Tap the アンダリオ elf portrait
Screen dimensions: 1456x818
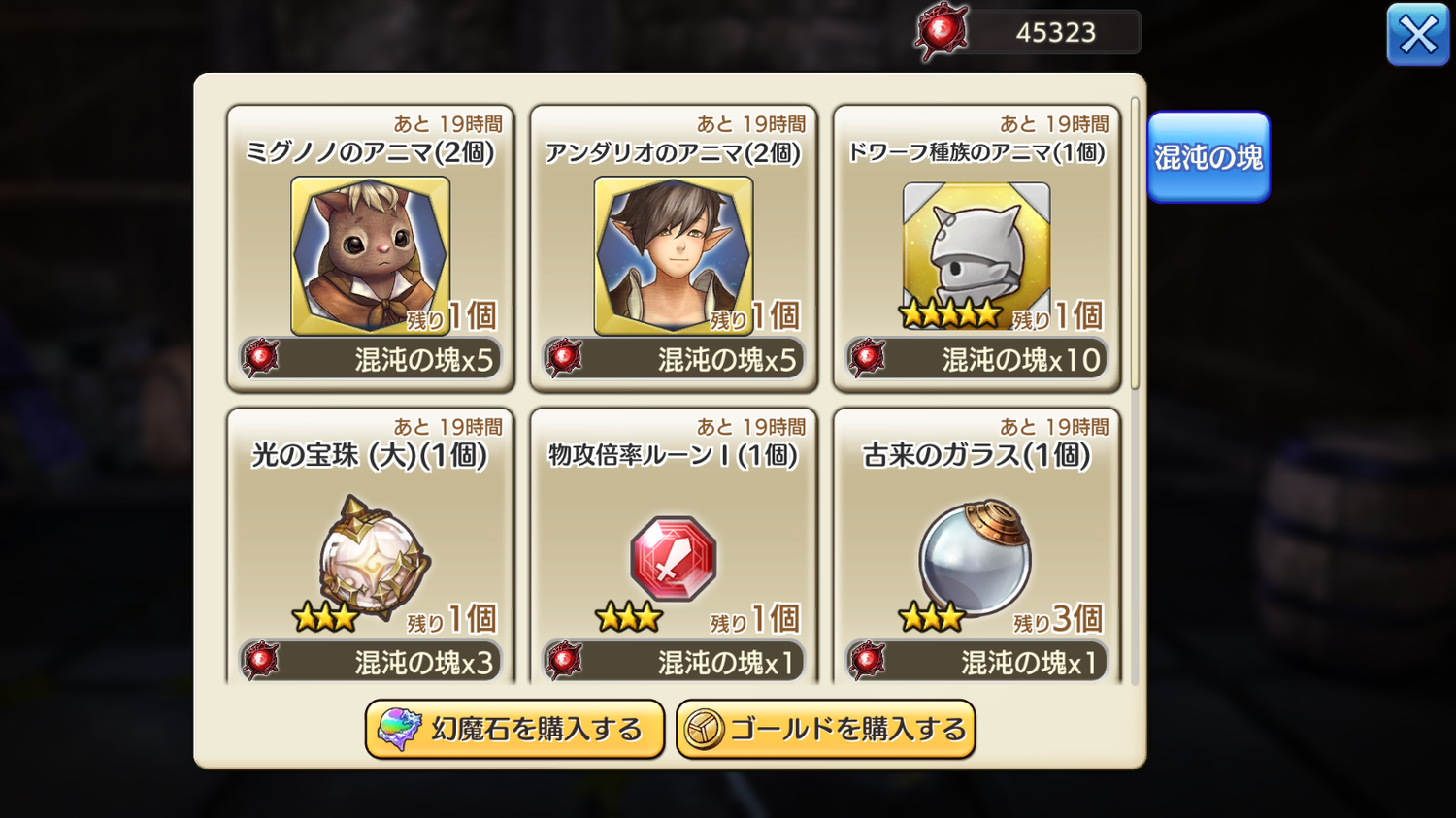pos(674,255)
